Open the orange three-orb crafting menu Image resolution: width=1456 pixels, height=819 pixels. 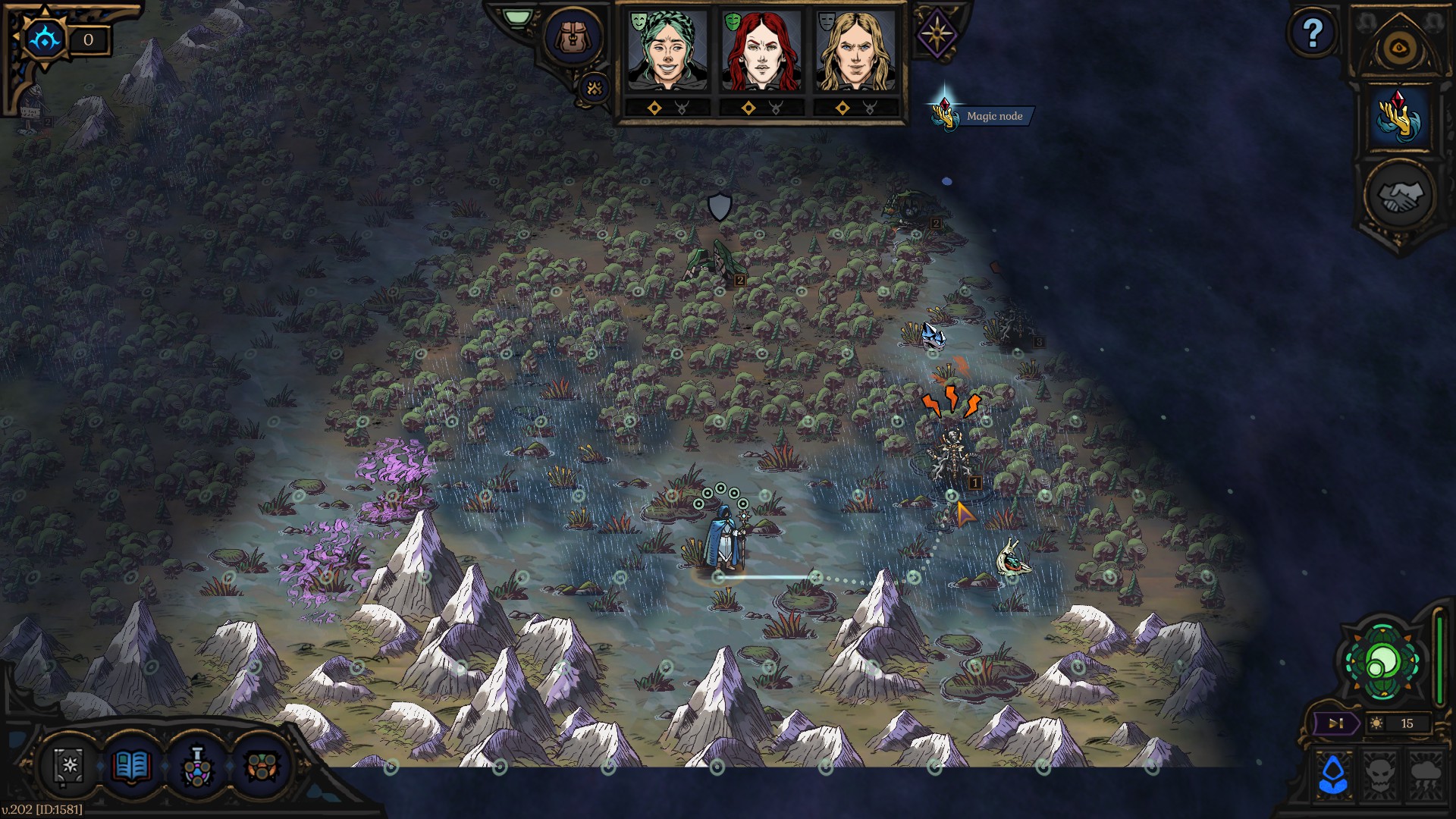coord(262,767)
